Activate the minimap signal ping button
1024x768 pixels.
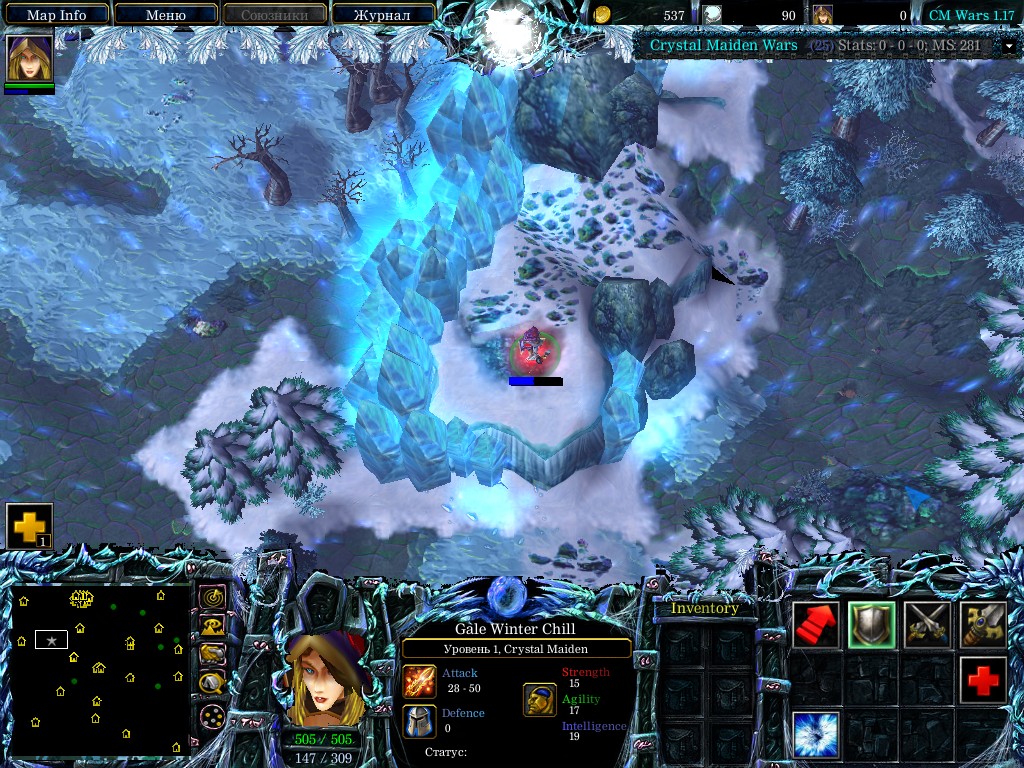coord(211,597)
